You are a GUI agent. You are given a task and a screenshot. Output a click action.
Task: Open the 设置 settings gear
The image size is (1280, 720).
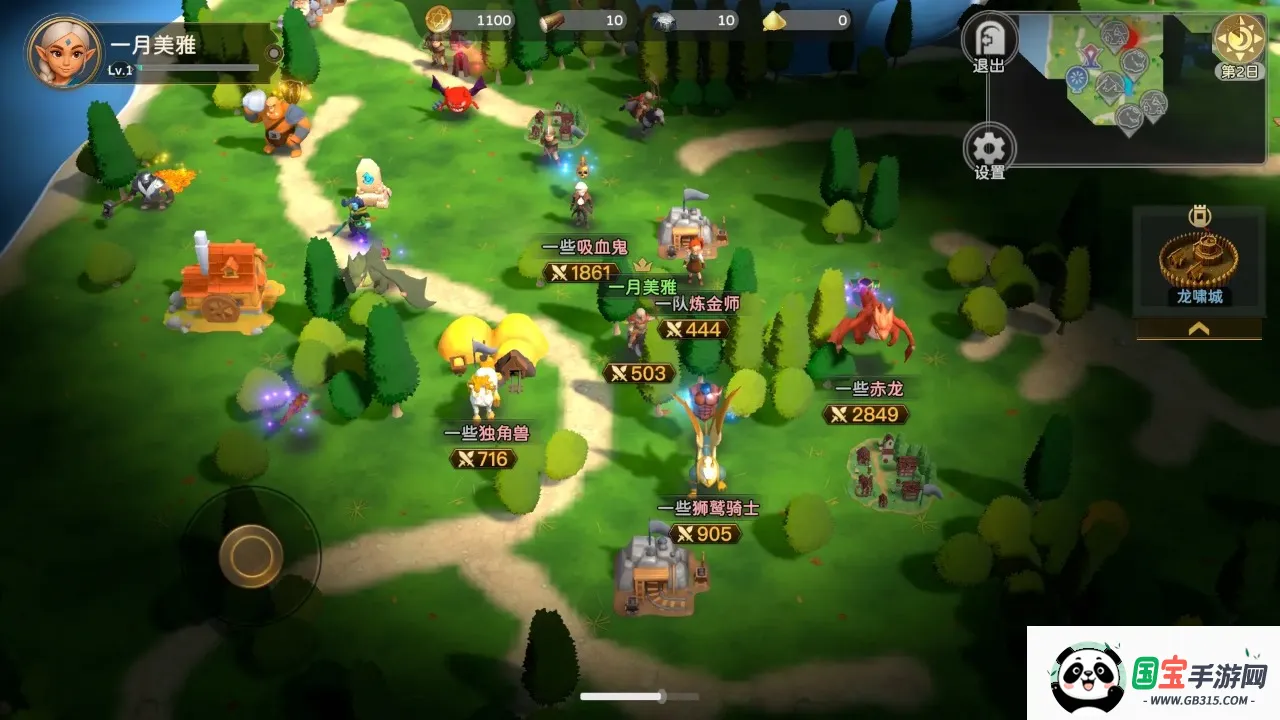(x=989, y=150)
